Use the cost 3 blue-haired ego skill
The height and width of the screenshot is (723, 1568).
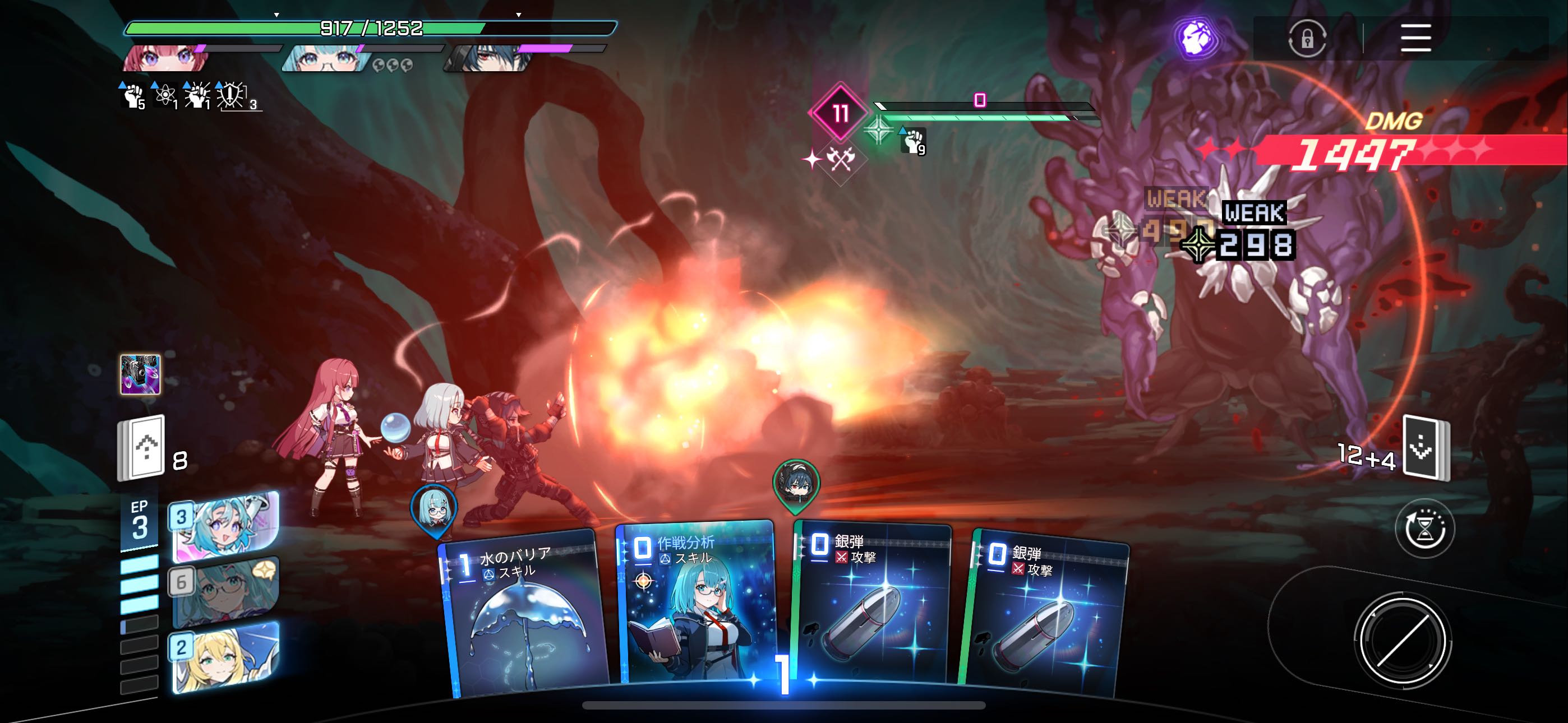[x=225, y=526]
